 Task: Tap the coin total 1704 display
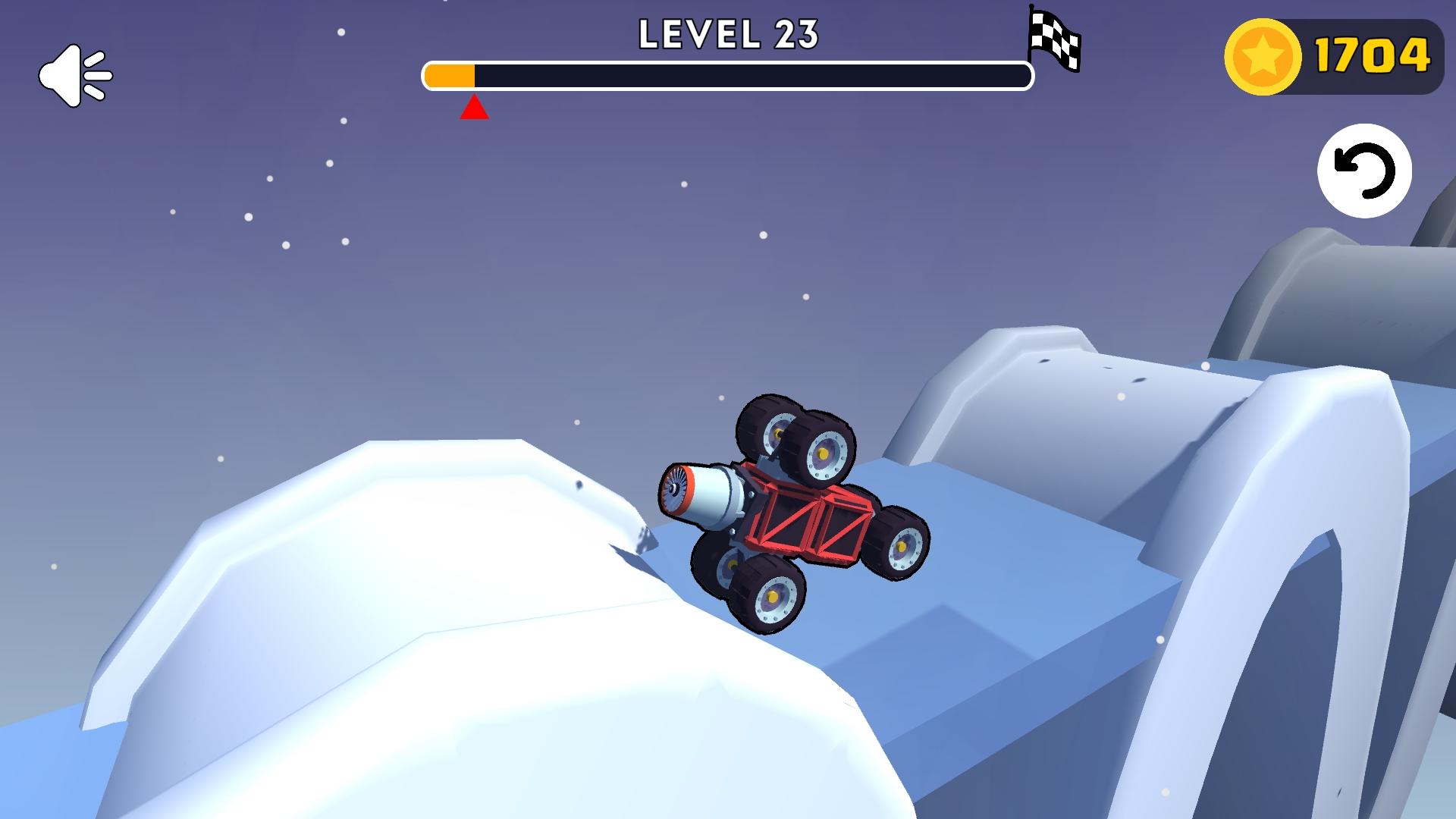(x=1373, y=55)
